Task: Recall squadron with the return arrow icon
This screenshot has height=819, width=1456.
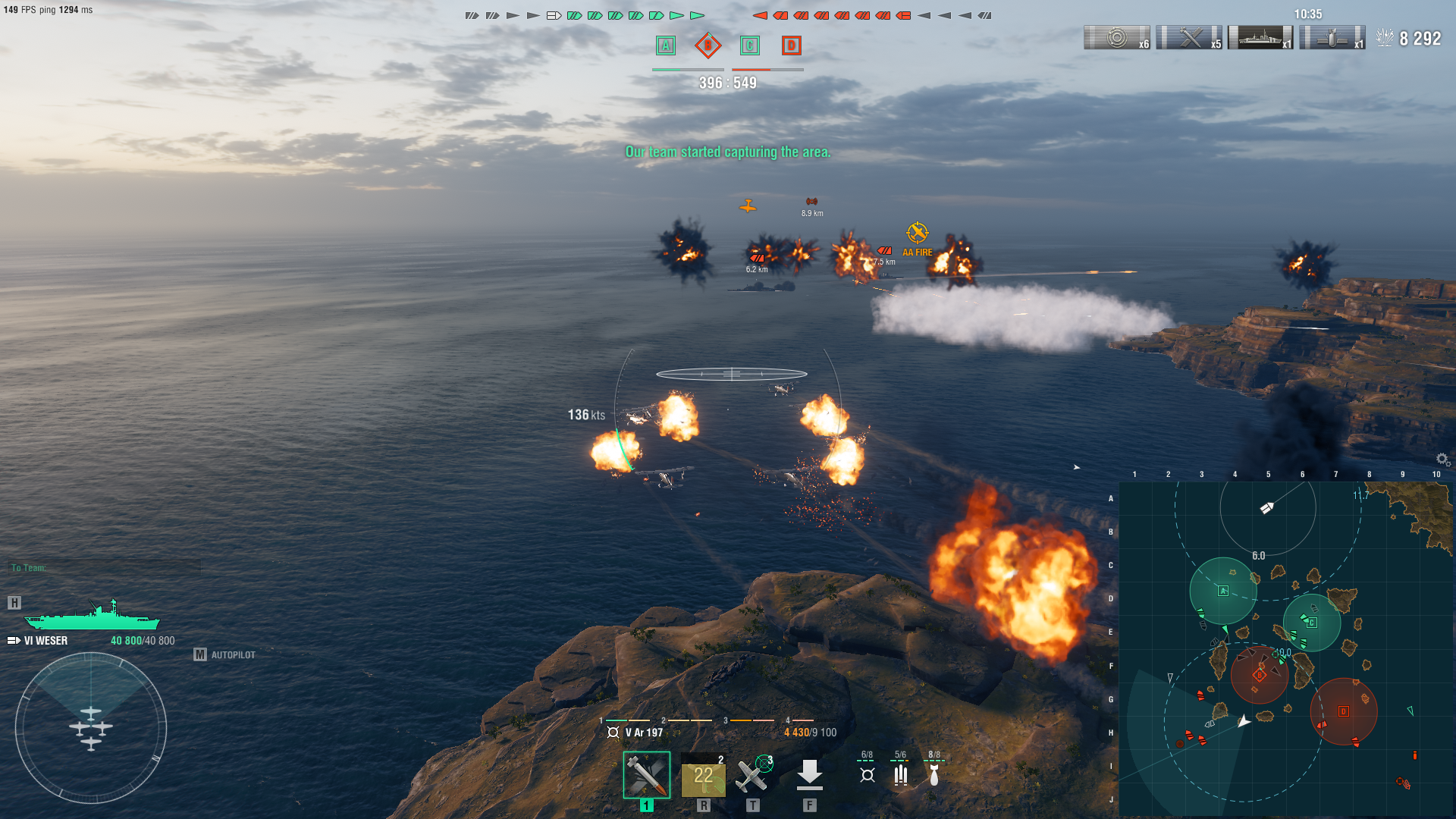Action: point(809,775)
